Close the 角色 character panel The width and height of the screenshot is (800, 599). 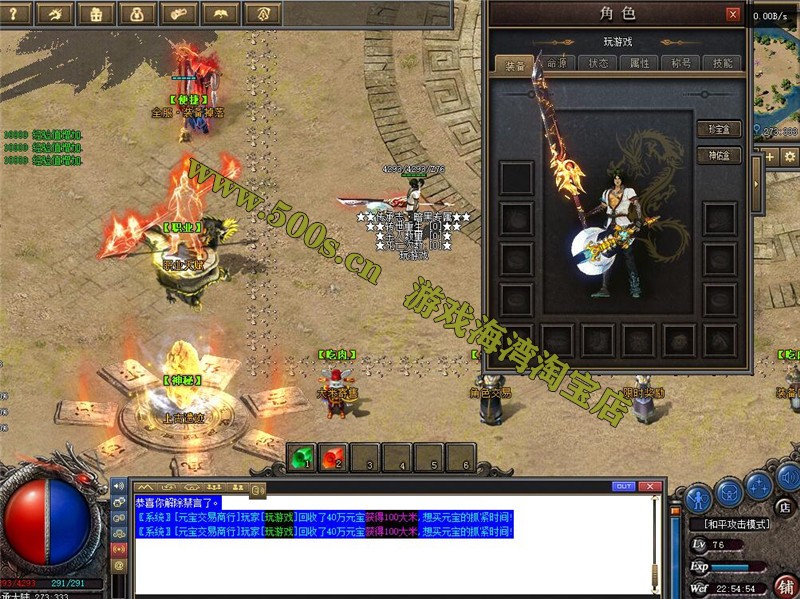coord(733,15)
